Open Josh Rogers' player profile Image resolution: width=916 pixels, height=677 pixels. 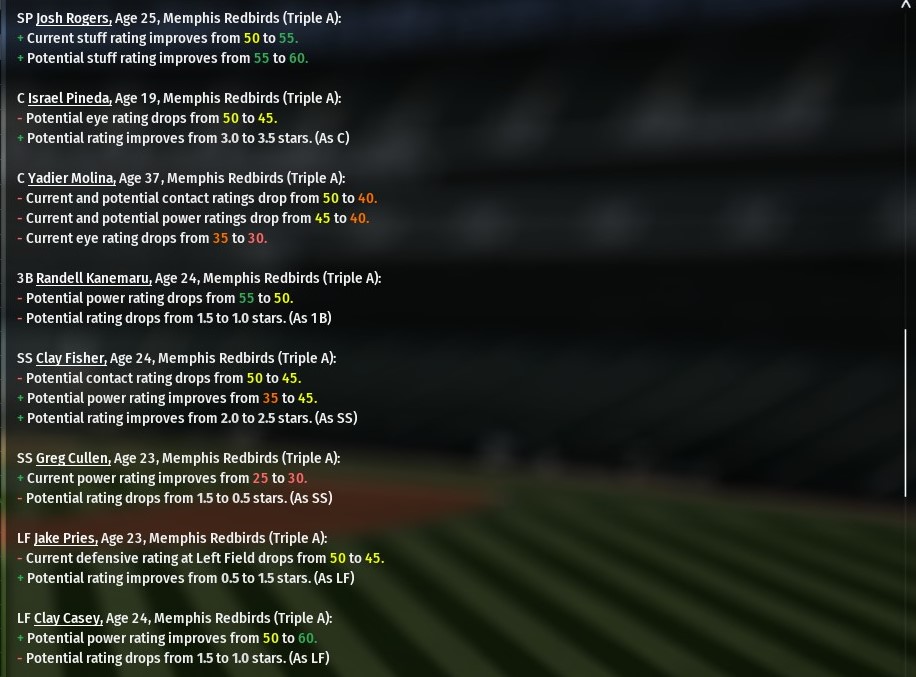(73, 18)
